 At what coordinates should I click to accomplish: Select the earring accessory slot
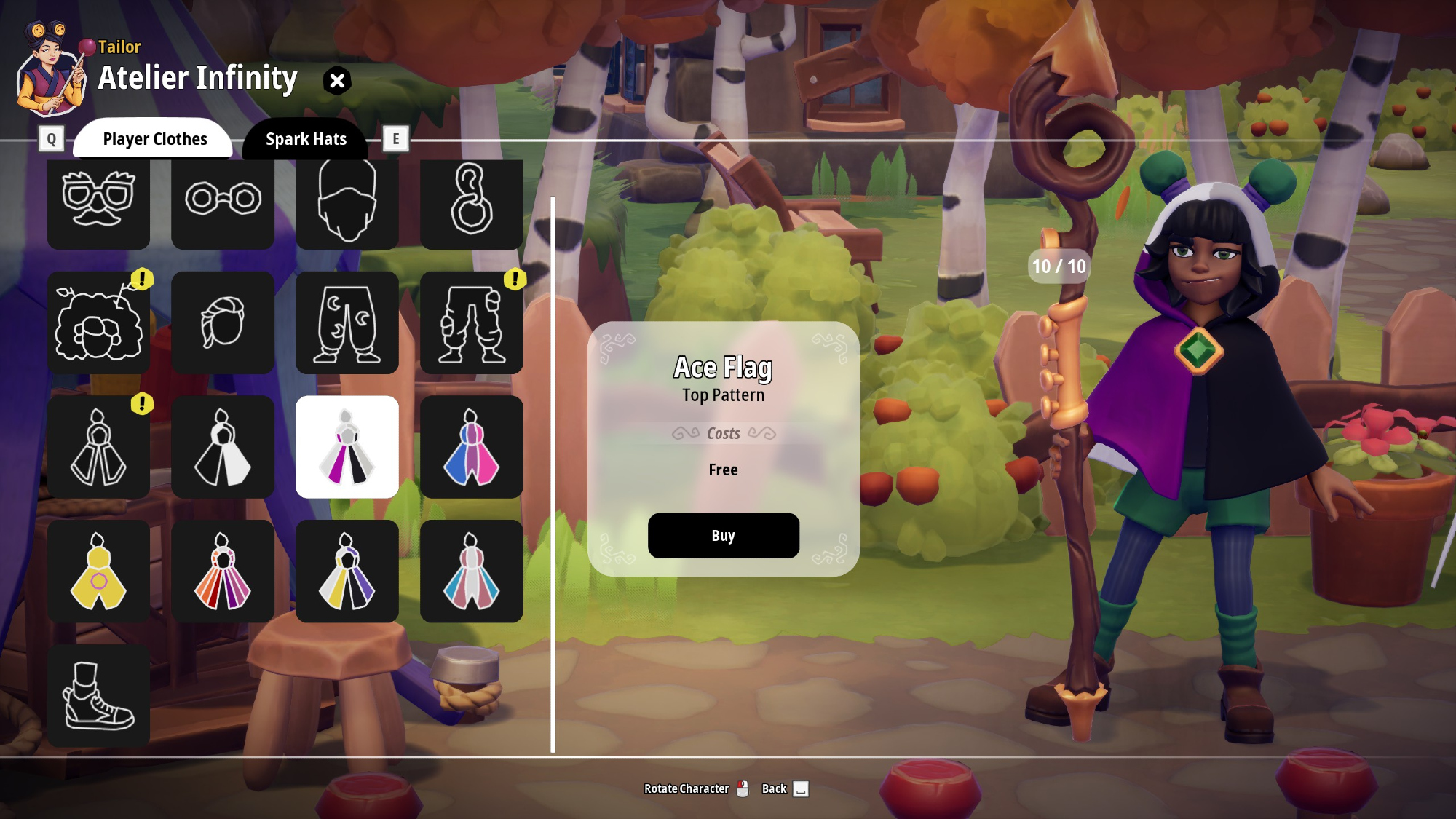pos(471,200)
